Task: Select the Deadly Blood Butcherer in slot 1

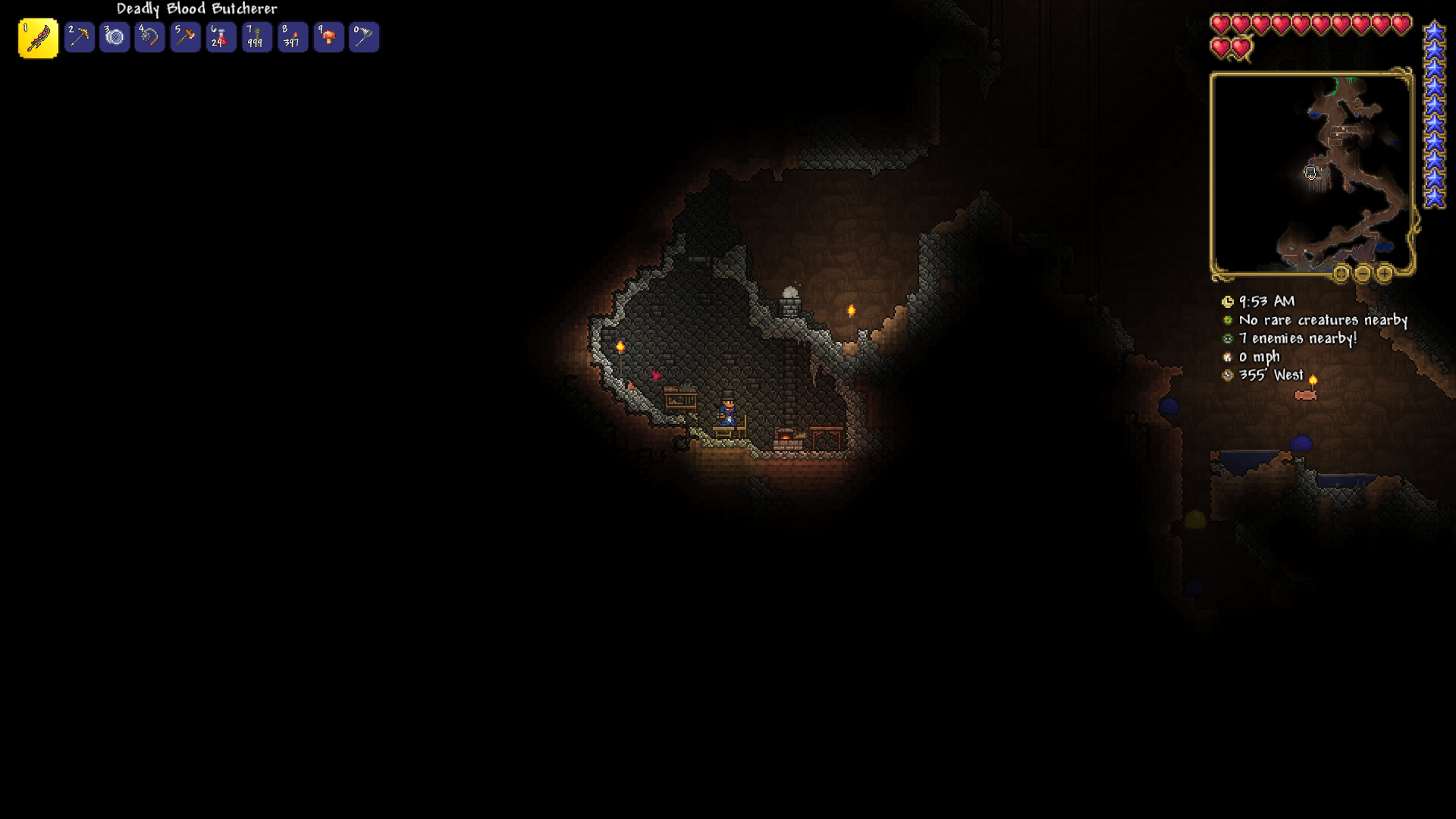Action: pyautogui.click(x=37, y=36)
